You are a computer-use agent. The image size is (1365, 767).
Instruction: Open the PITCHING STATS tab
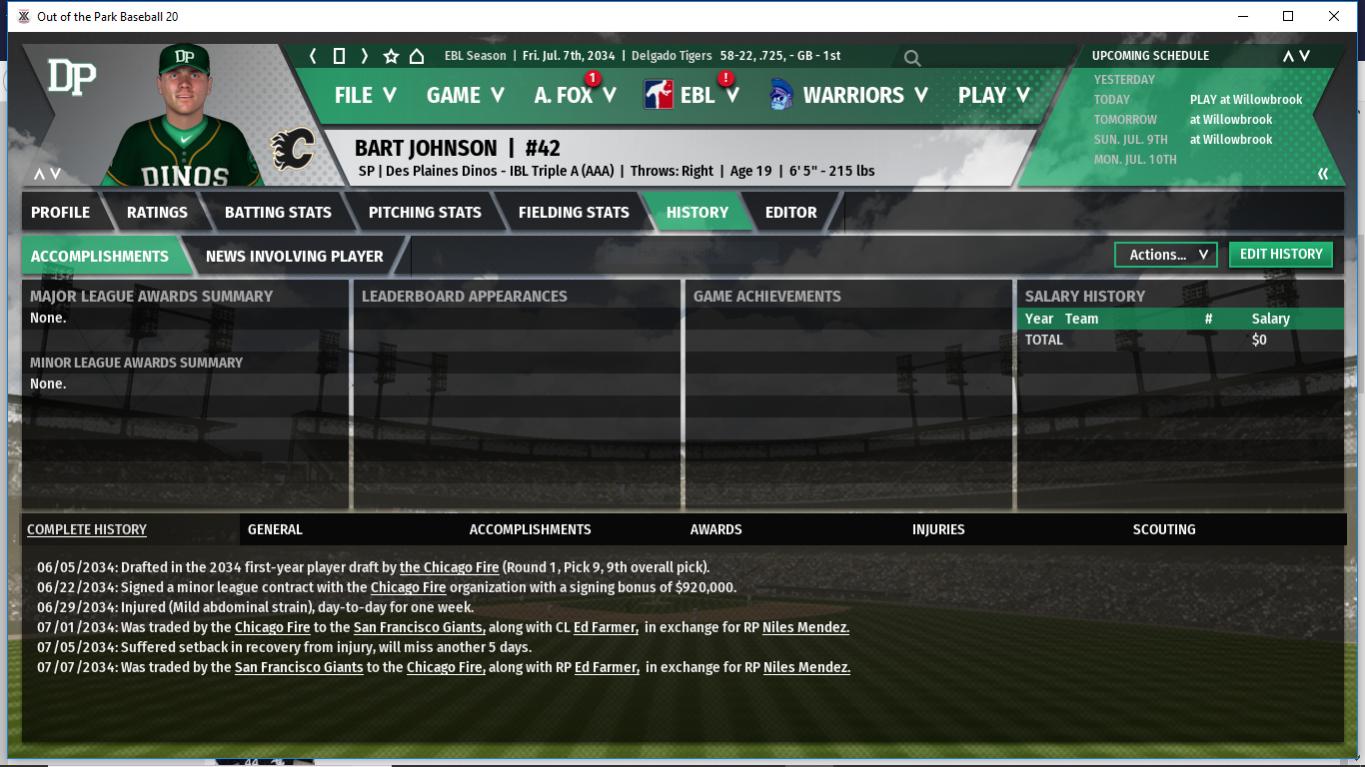[x=424, y=212]
